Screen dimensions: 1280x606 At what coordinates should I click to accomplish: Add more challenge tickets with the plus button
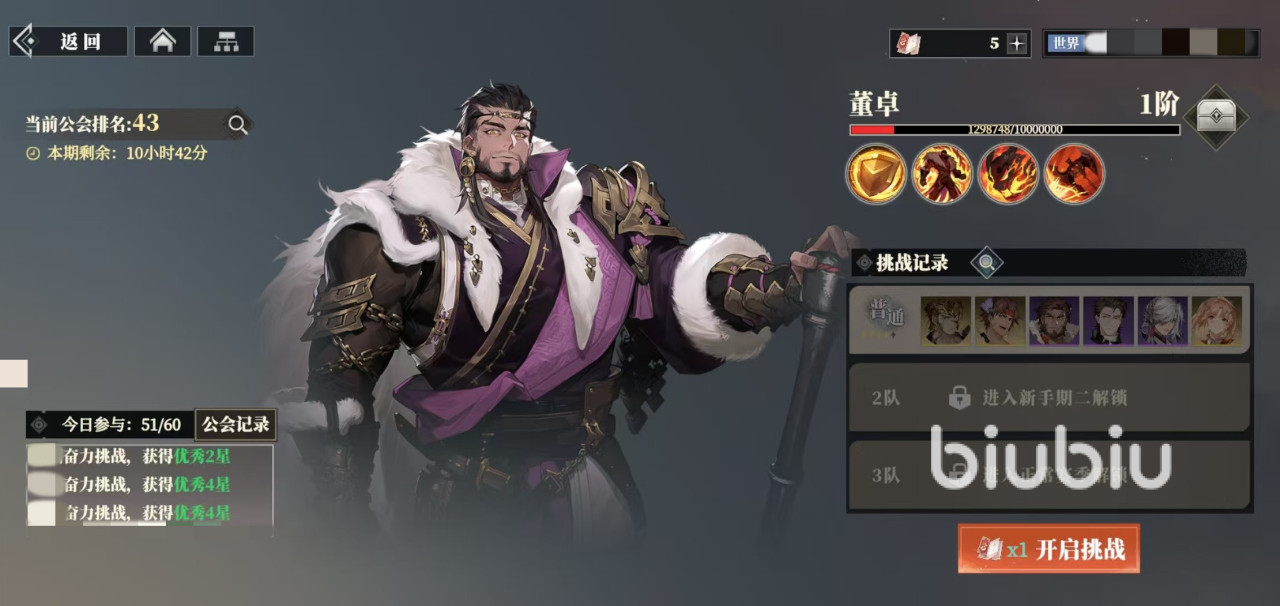tap(1016, 43)
